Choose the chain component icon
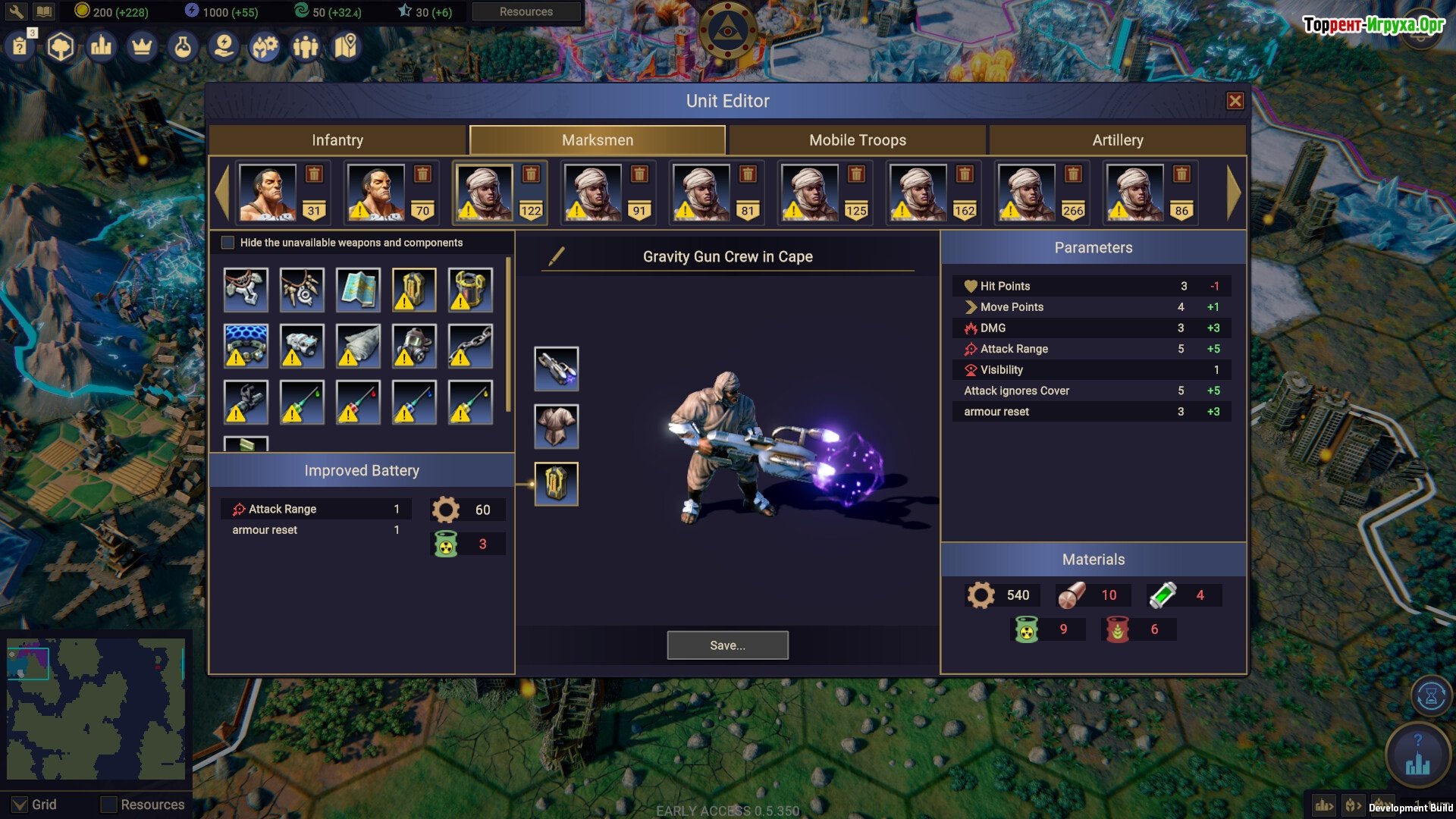This screenshot has height=819, width=1456. pyautogui.click(x=470, y=346)
